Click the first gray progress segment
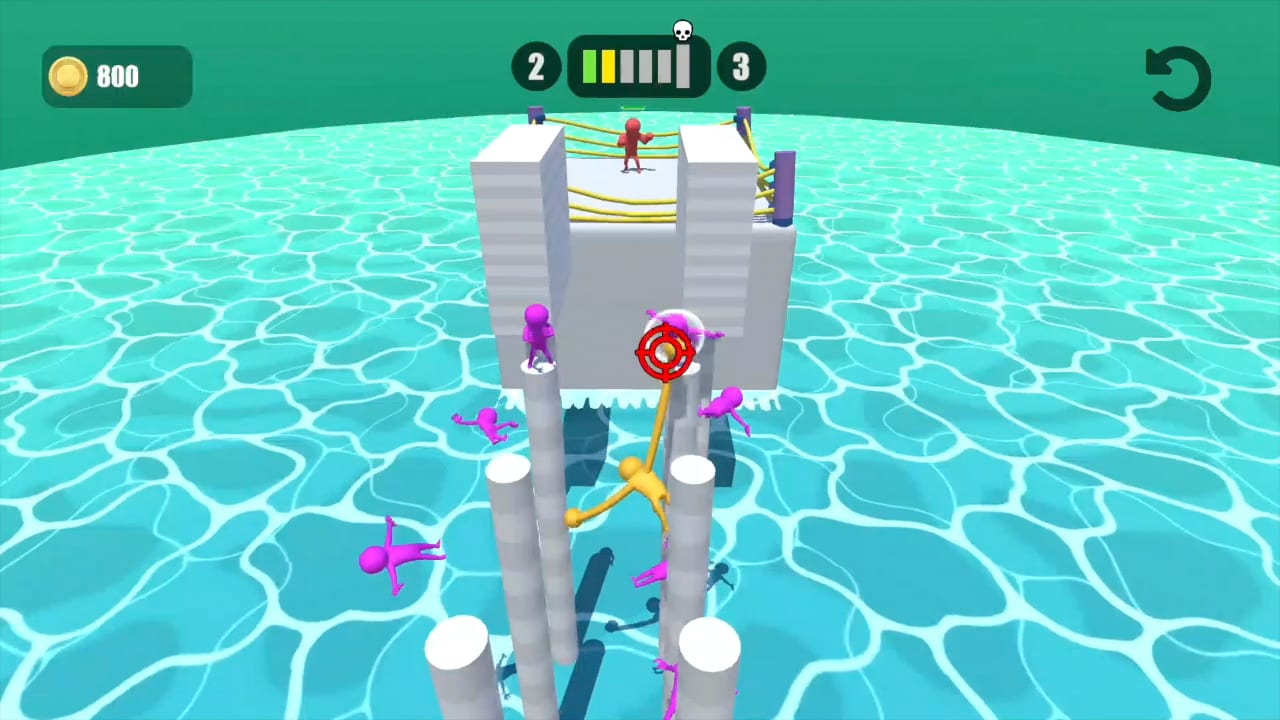 click(x=626, y=66)
